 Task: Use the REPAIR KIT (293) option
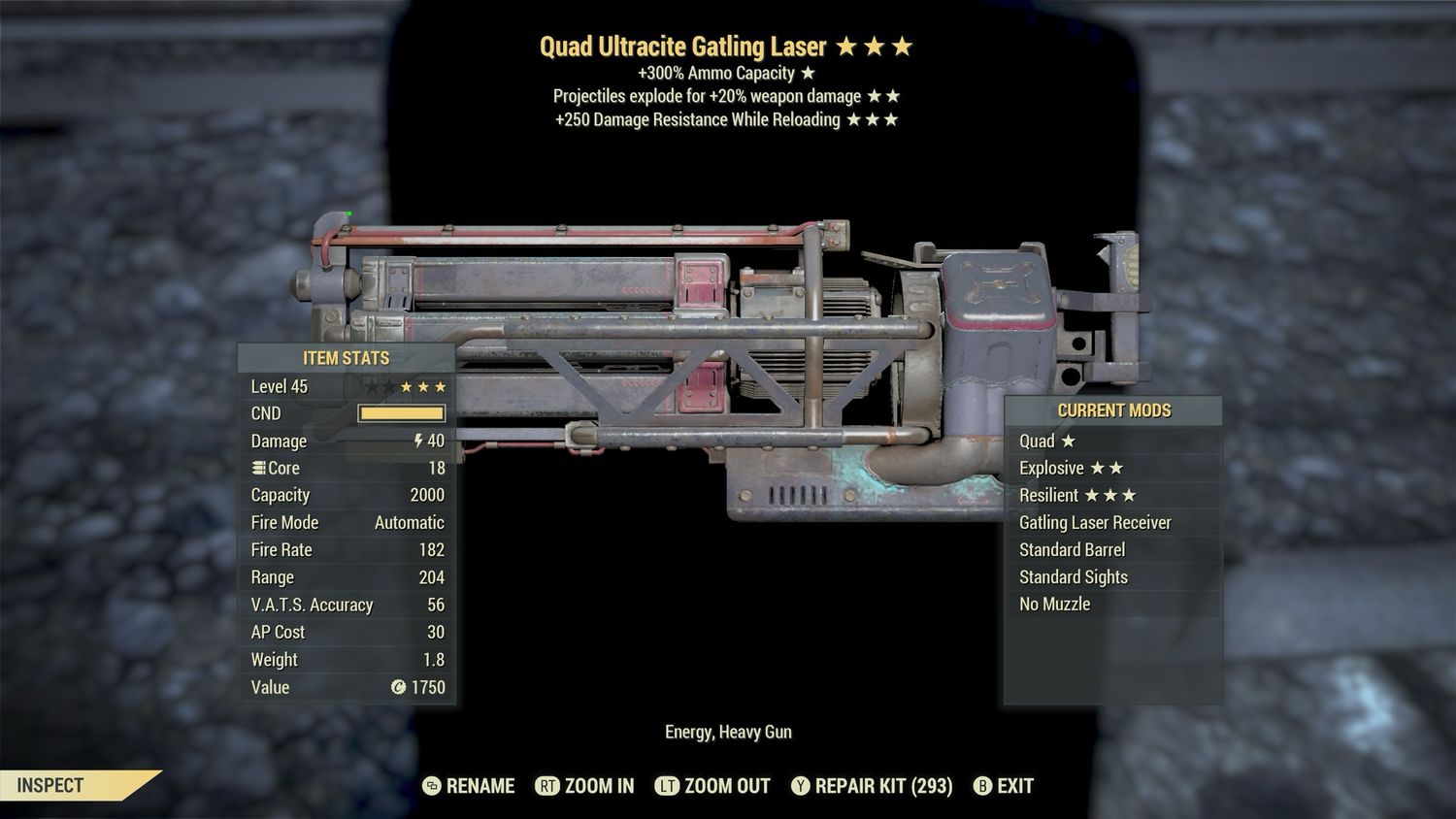point(872,786)
